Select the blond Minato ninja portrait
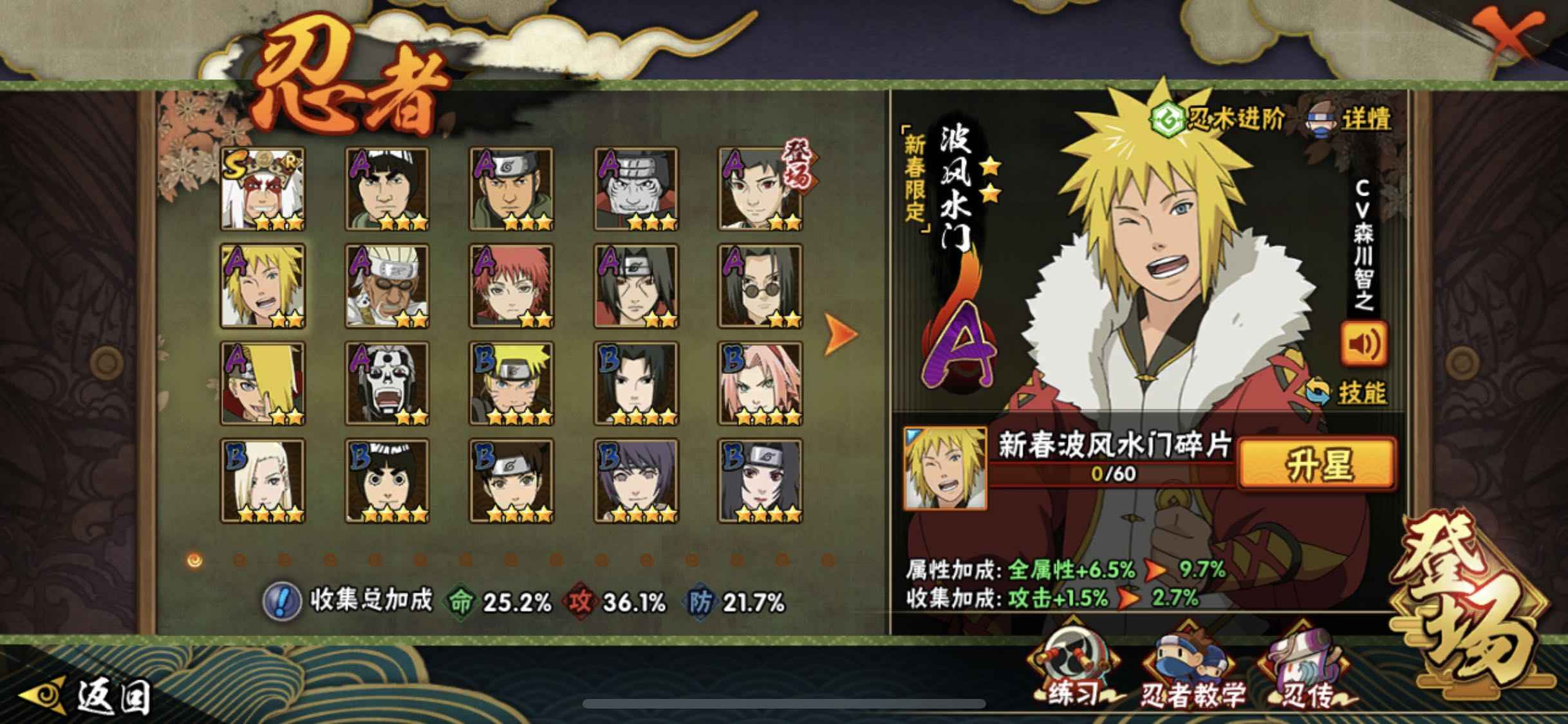This screenshot has width=1568, height=724. (x=263, y=286)
